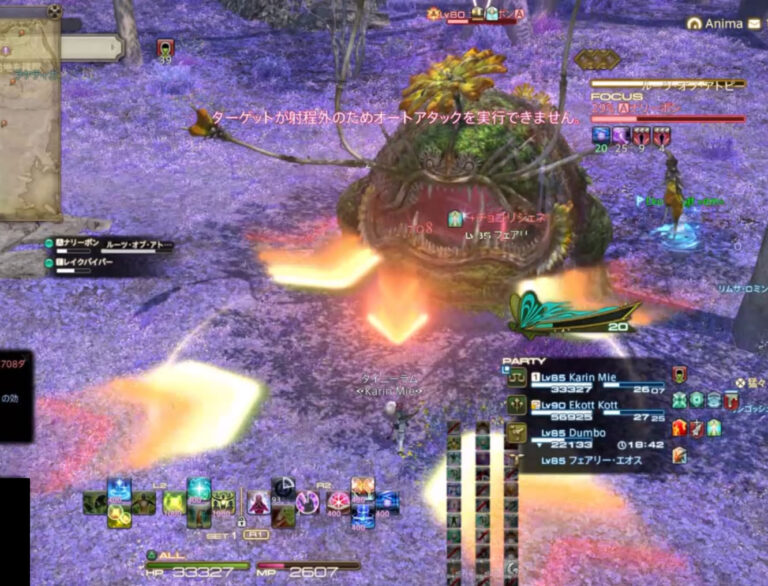Activate the teal star ability

point(199,488)
